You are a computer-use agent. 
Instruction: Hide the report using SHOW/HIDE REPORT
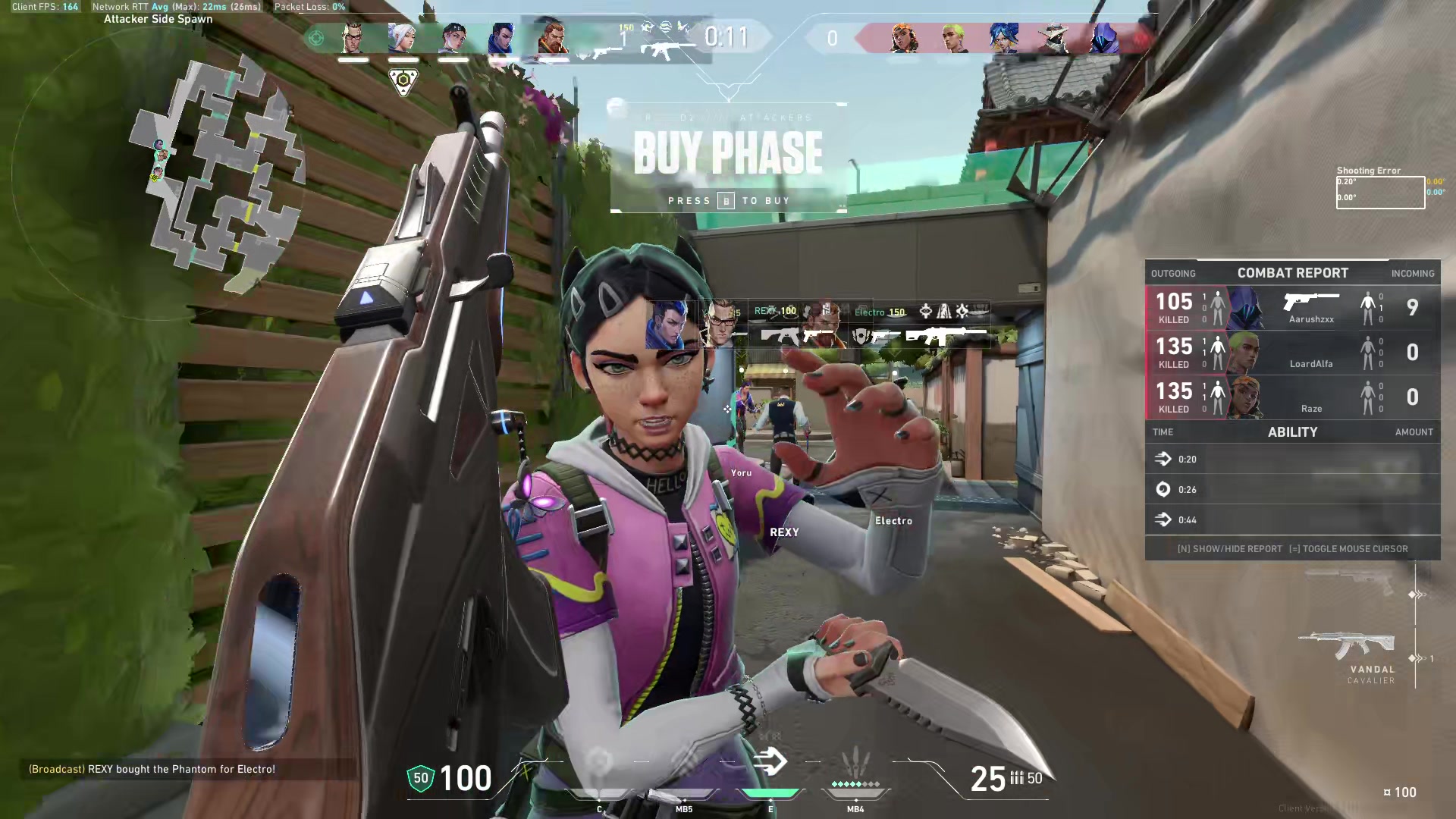[1229, 548]
